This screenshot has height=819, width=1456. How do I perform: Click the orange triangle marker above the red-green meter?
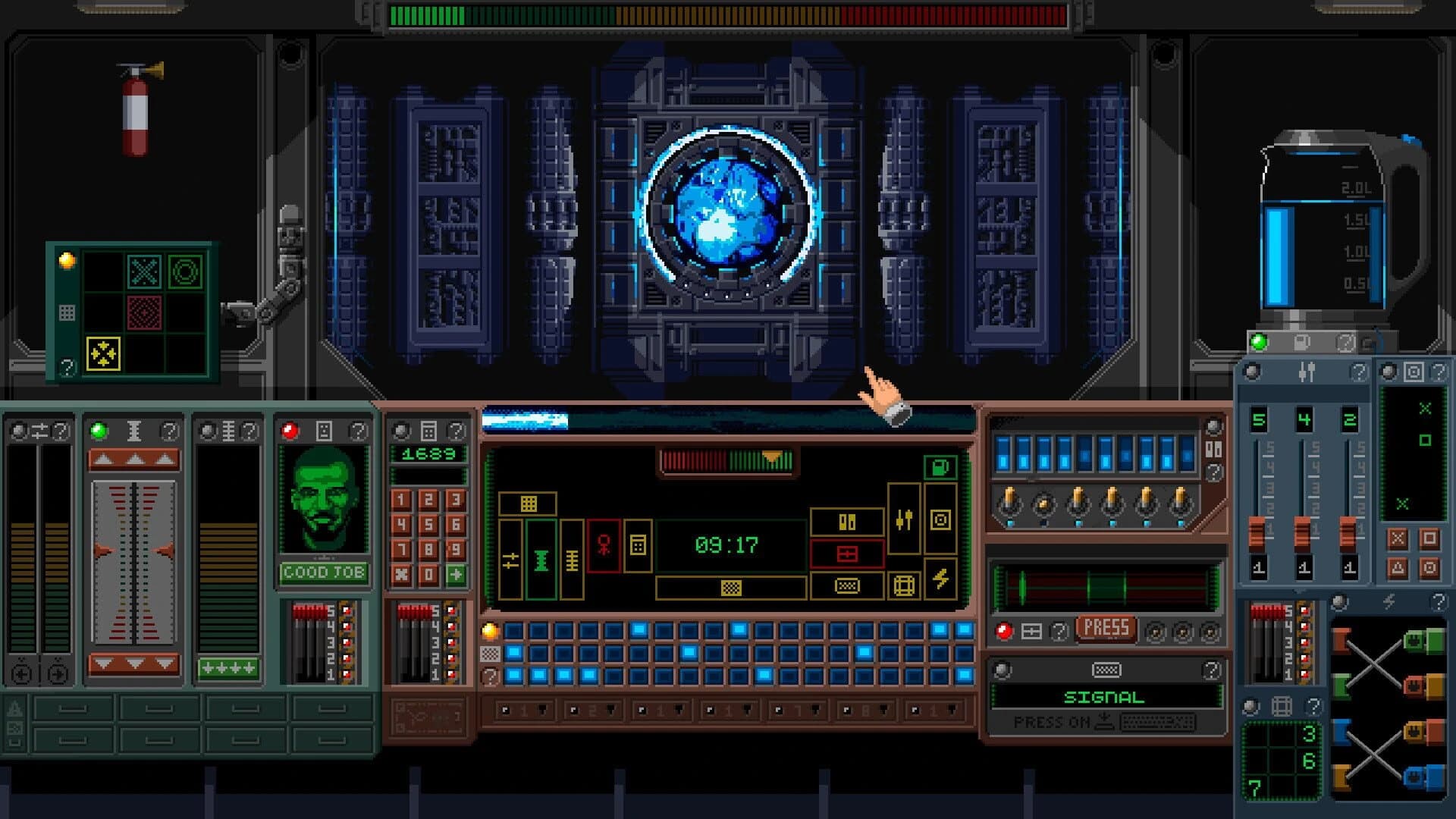click(771, 457)
